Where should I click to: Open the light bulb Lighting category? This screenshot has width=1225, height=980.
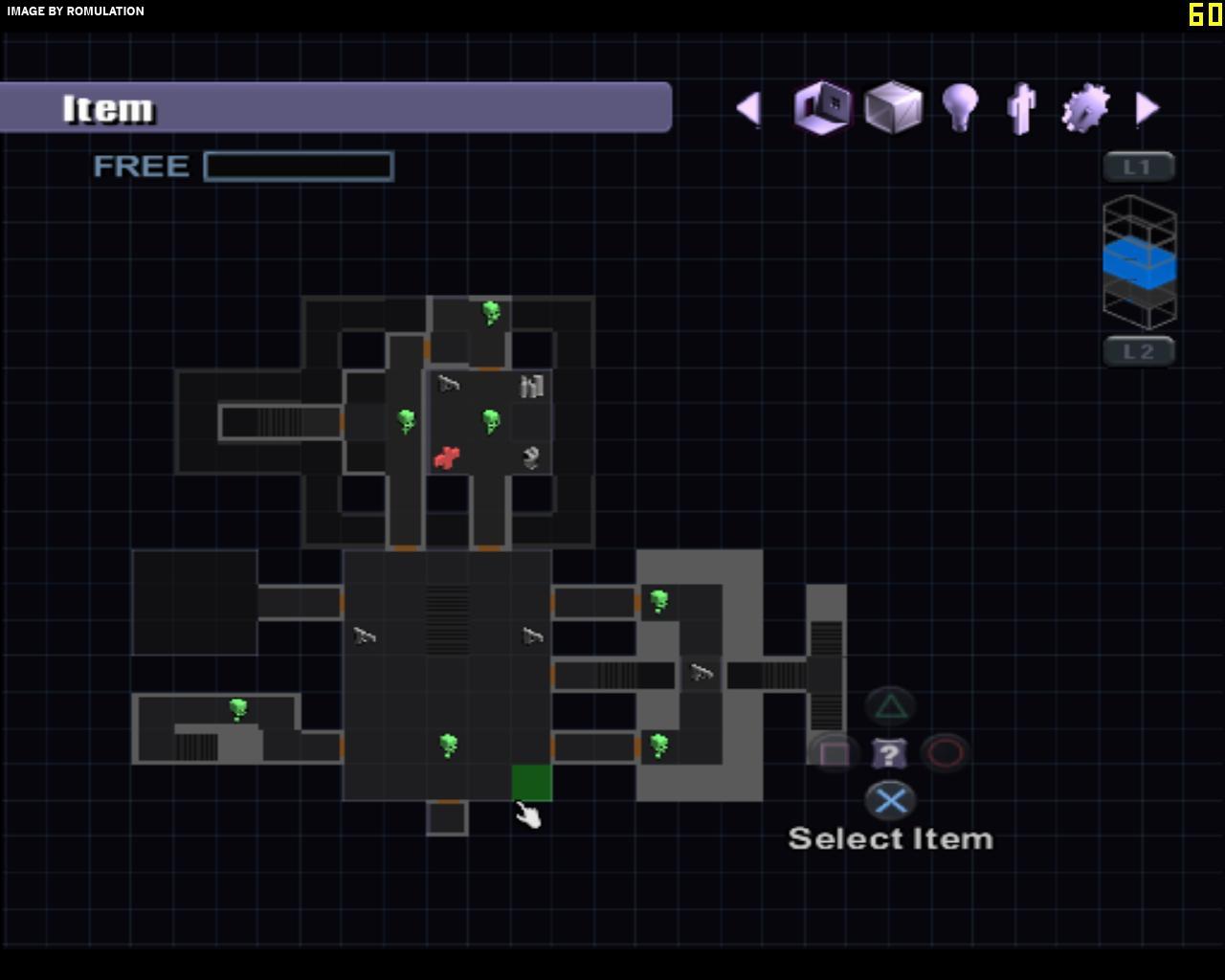[960, 107]
